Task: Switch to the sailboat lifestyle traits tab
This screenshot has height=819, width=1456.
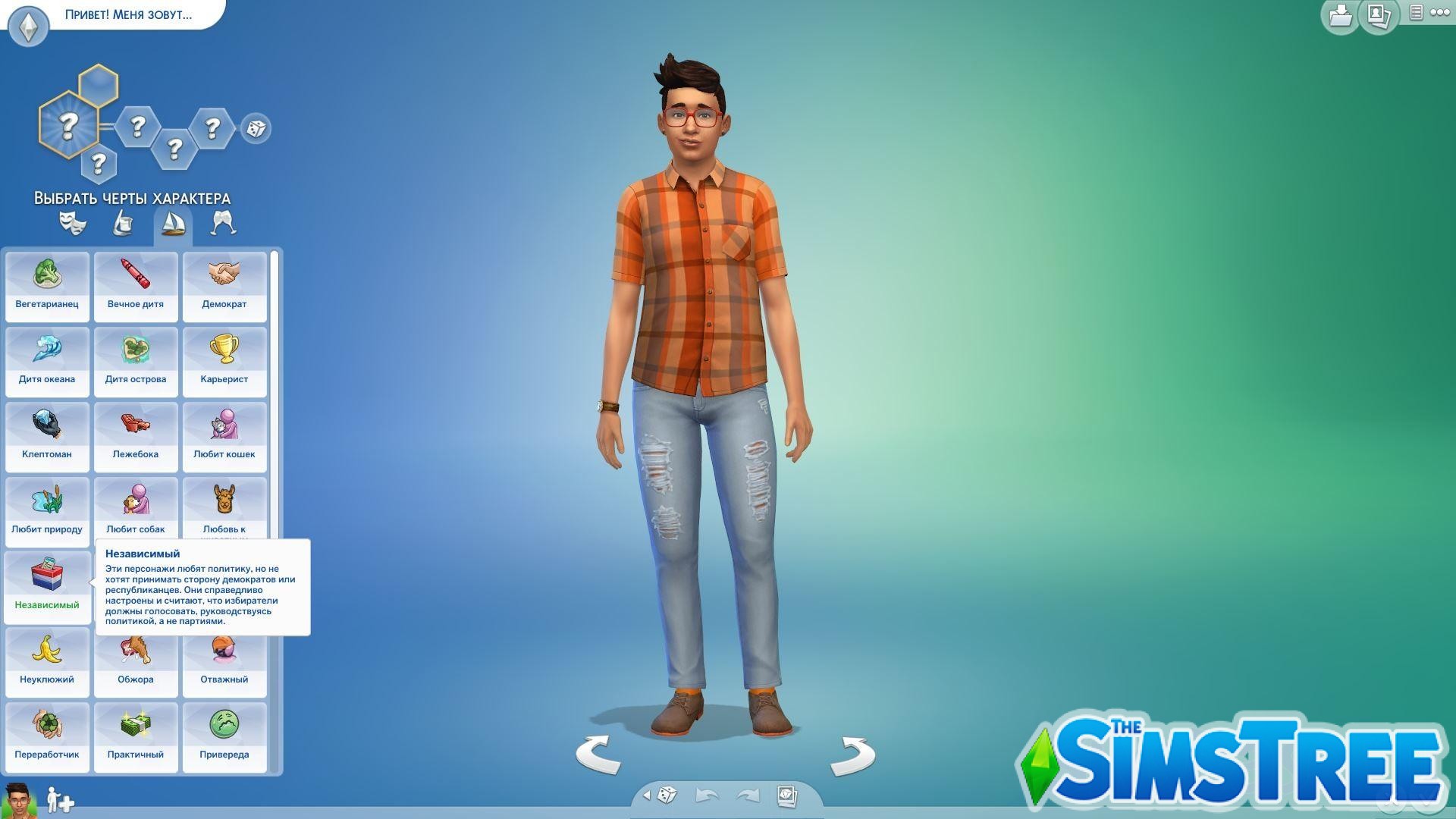Action: coord(173,222)
